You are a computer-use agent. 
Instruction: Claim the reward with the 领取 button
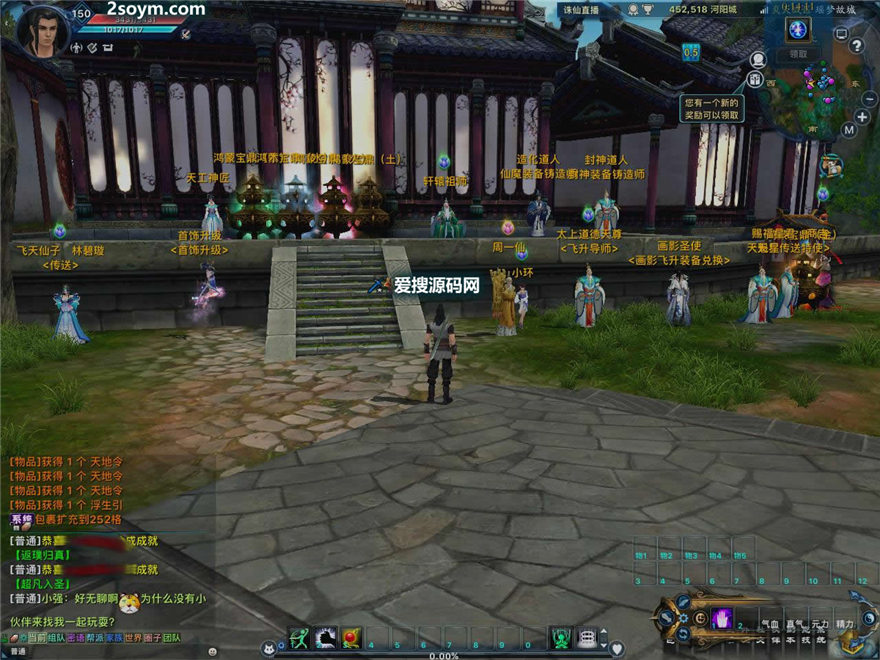[x=798, y=54]
